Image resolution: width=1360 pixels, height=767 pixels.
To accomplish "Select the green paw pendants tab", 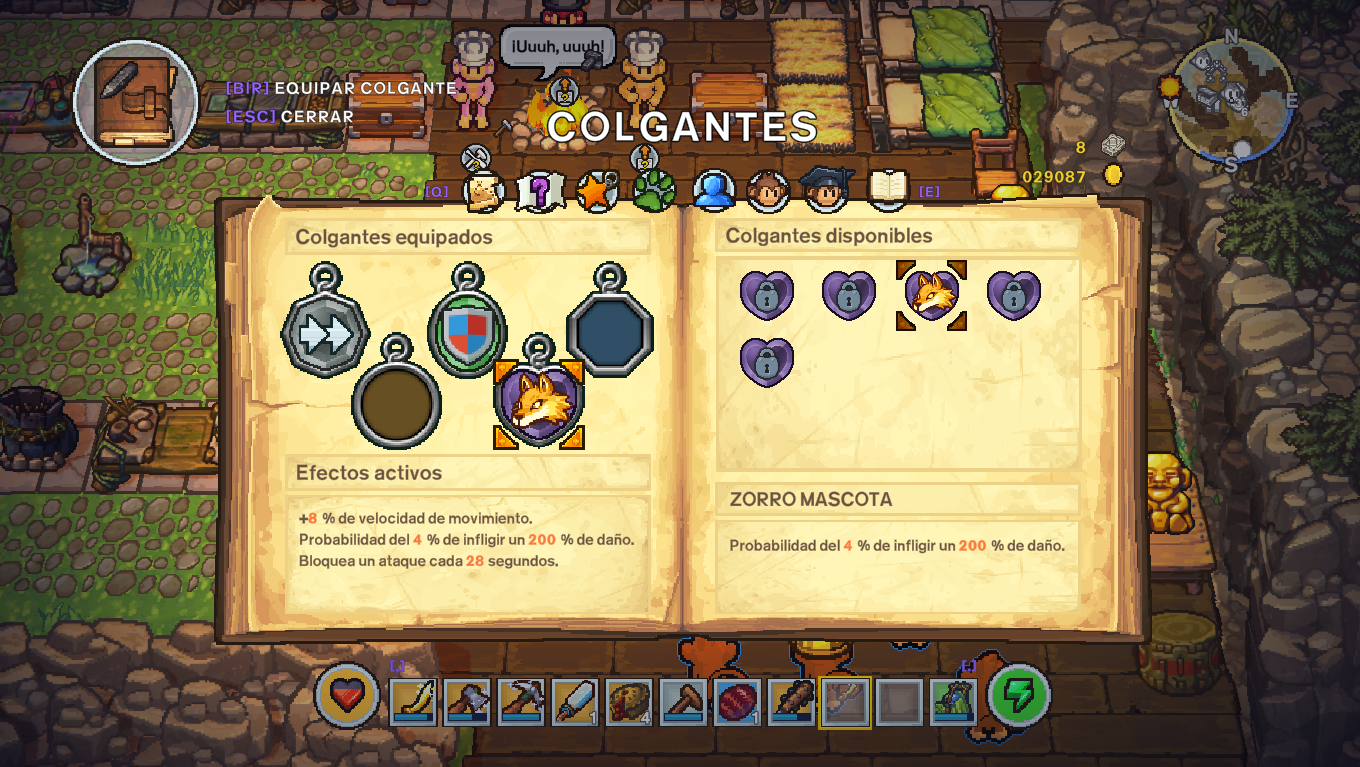I will pyautogui.click(x=651, y=188).
